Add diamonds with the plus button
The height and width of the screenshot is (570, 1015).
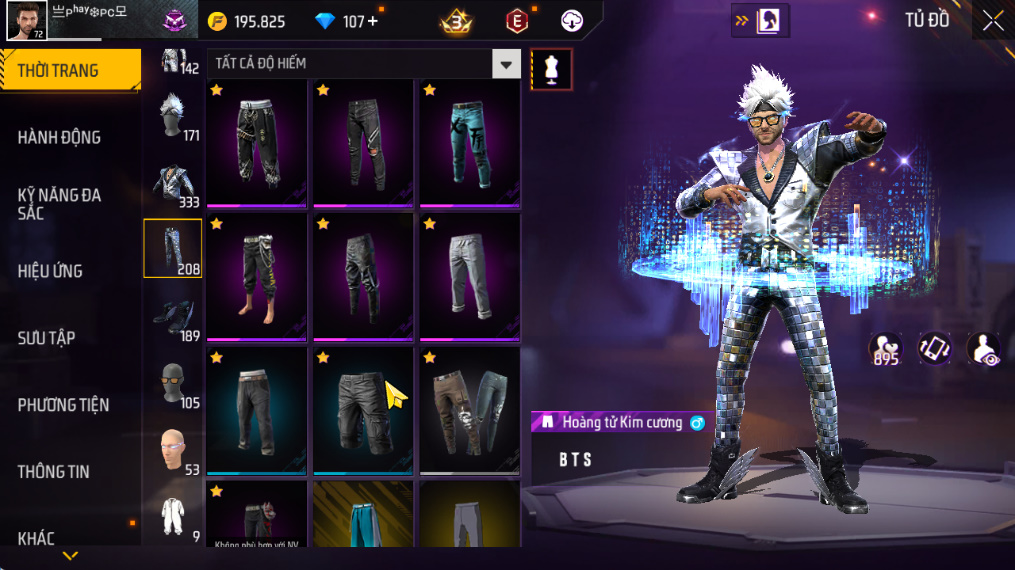click(373, 21)
